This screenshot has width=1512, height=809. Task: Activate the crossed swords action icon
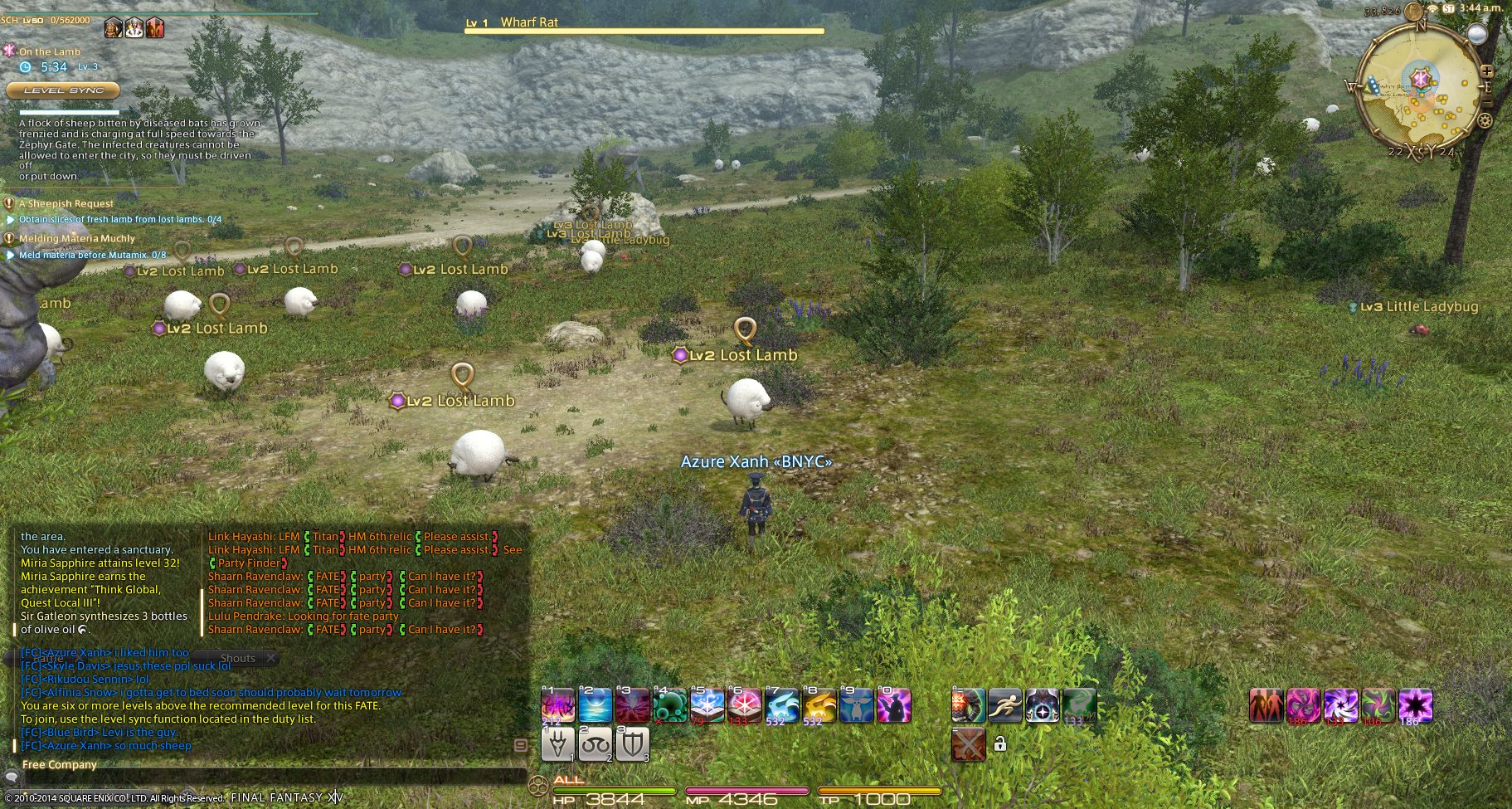(x=968, y=744)
